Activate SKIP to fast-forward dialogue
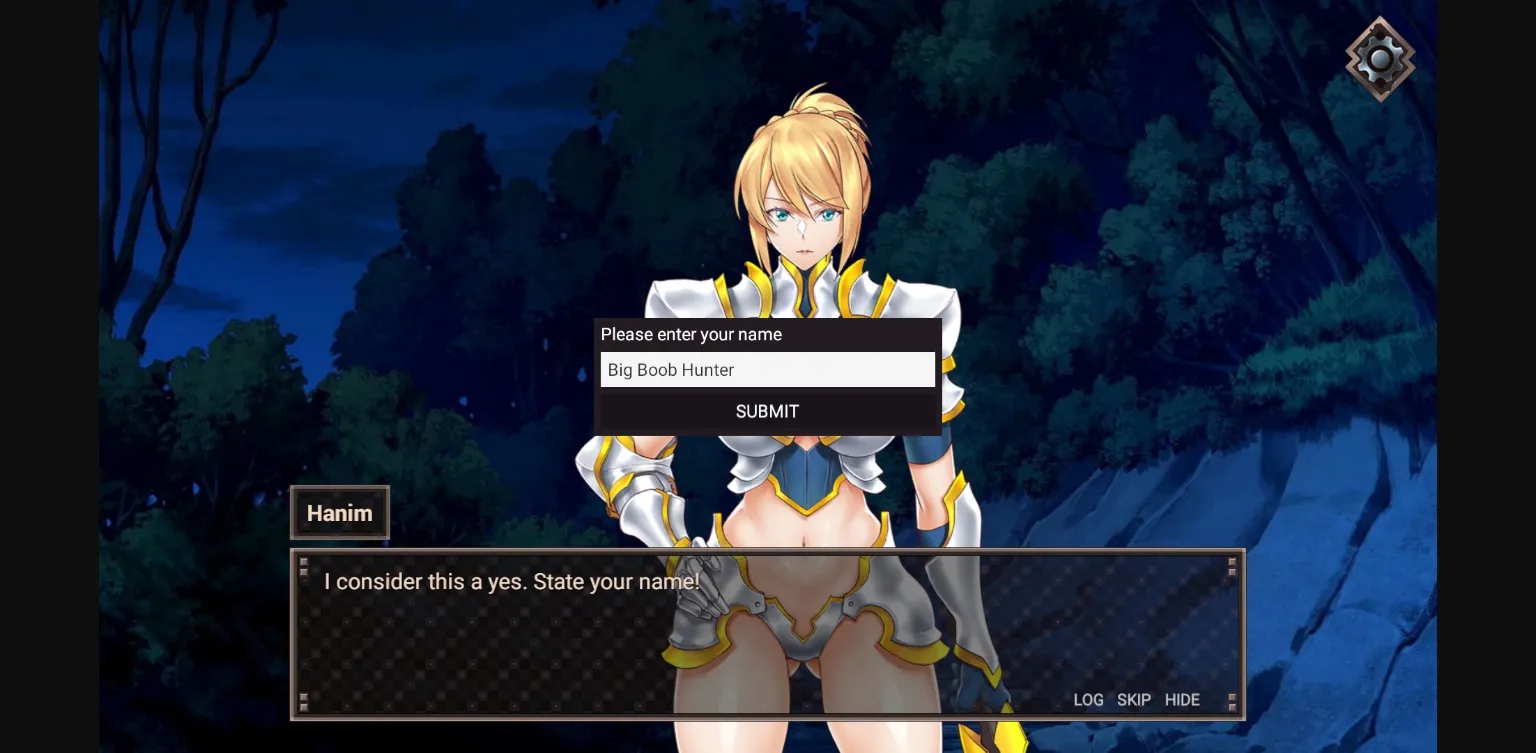The width and height of the screenshot is (1536, 753). [x=1134, y=700]
